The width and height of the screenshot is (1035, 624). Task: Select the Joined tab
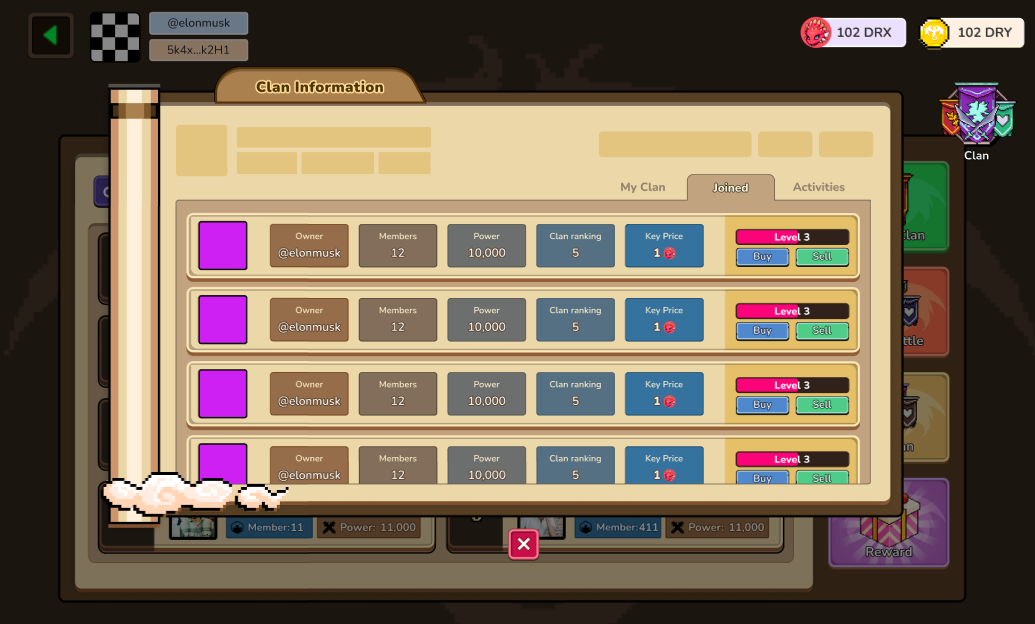(730, 188)
